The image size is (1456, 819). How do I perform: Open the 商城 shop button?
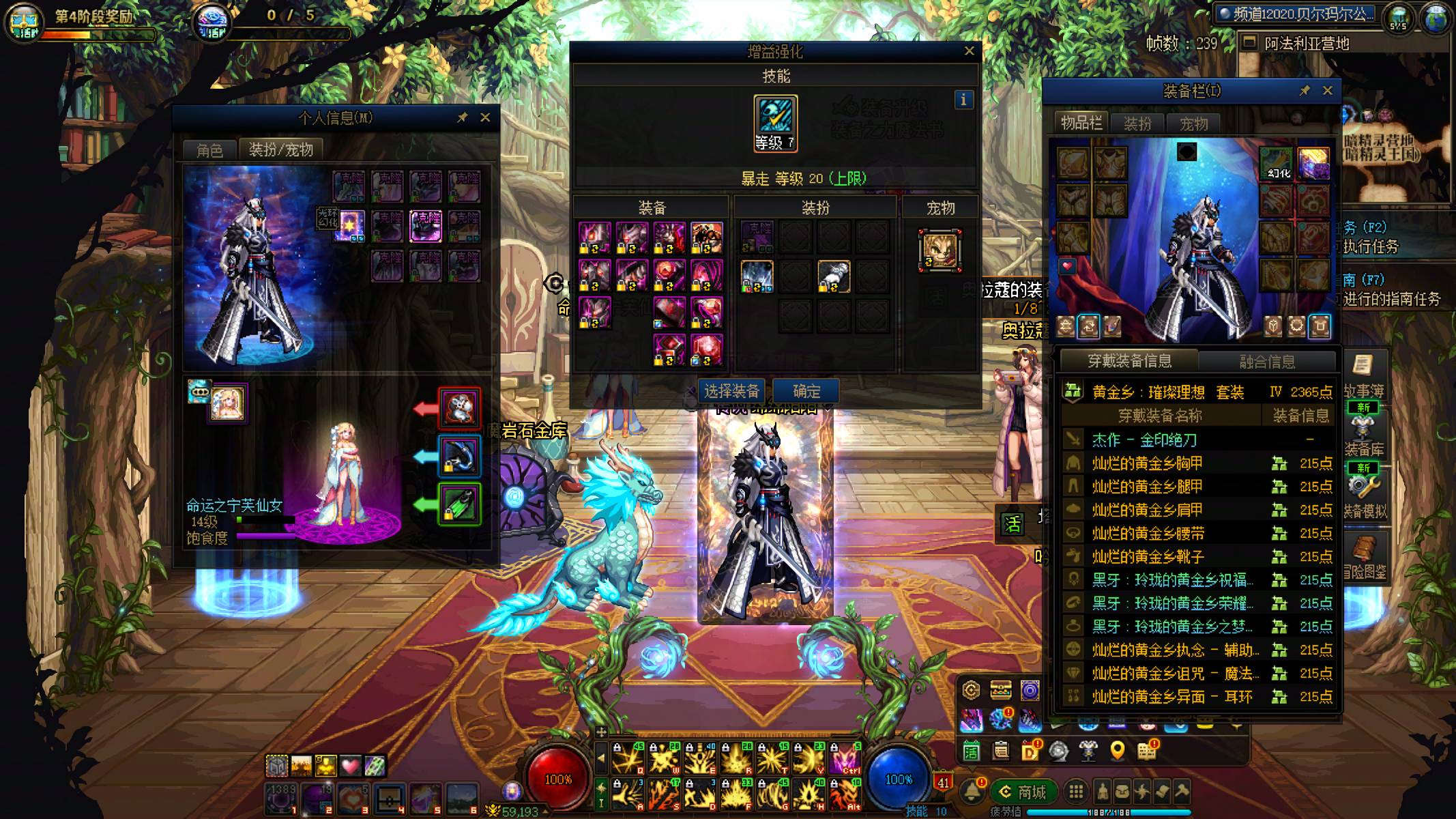[x=1024, y=792]
